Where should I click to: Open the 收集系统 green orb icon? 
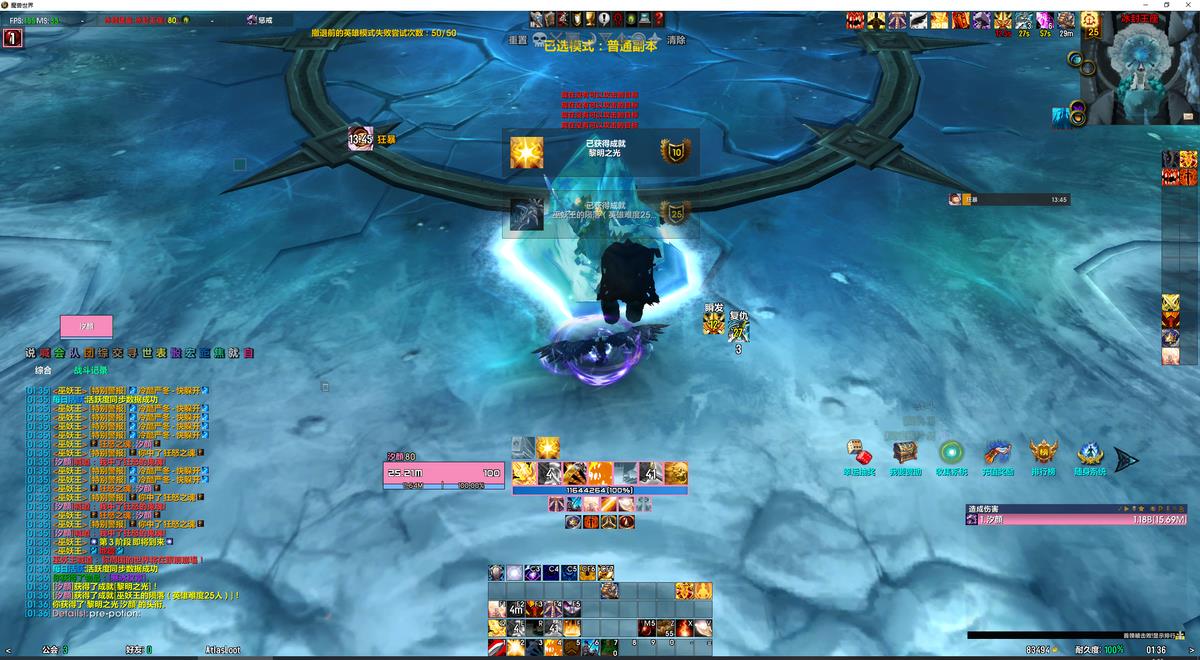951,453
